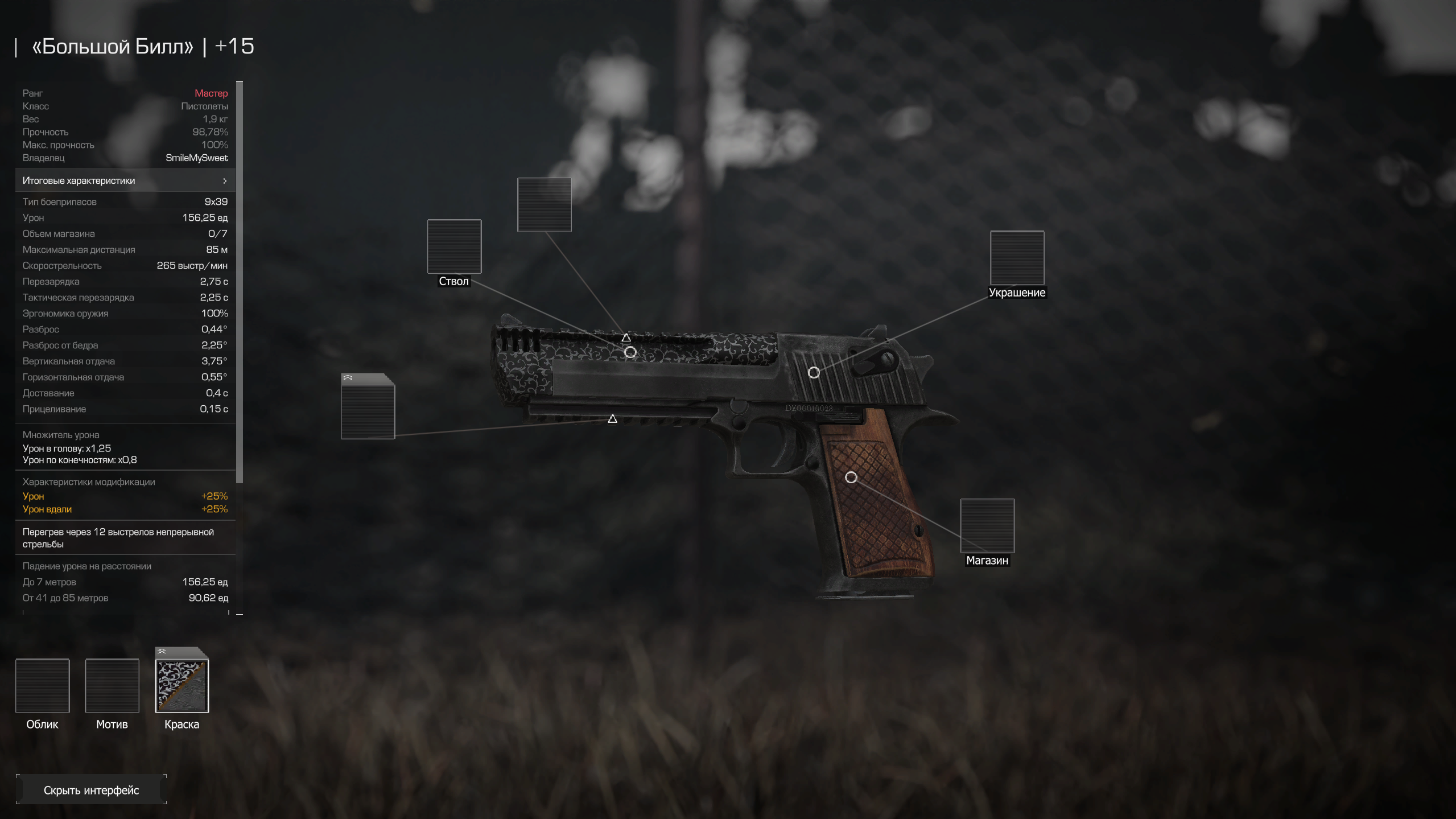Hide the interface with Скрыть интерфейс

91,789
